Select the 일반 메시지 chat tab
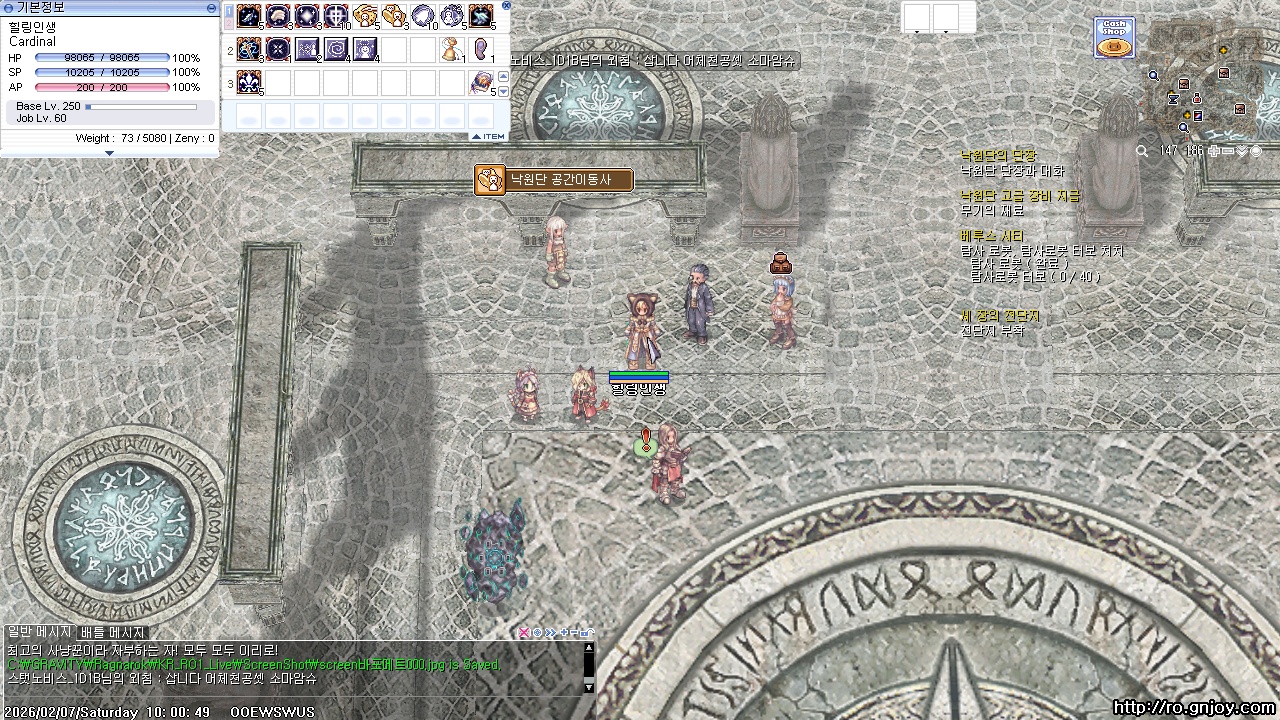 point(40,633)
